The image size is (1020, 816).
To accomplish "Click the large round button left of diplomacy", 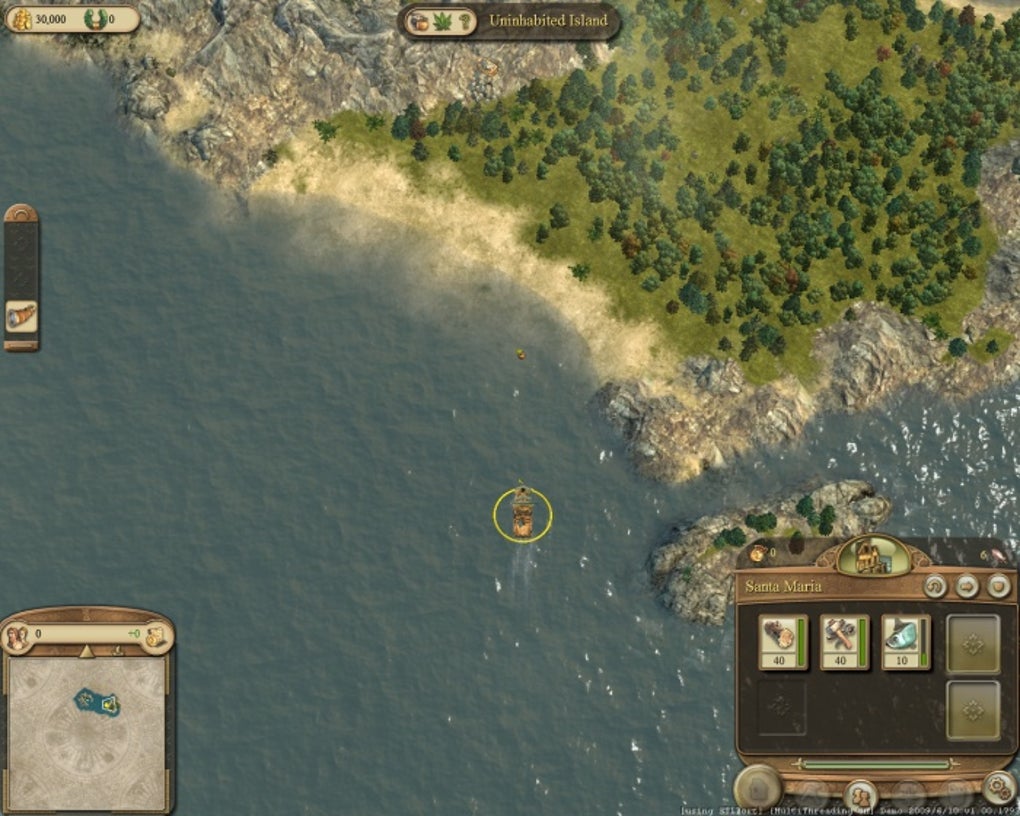I will [x=757, y=788].
